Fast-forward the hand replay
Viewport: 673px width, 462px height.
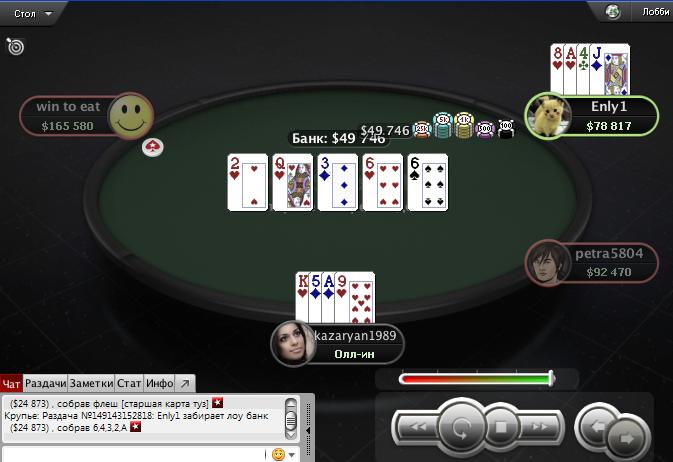pos(541,428)
